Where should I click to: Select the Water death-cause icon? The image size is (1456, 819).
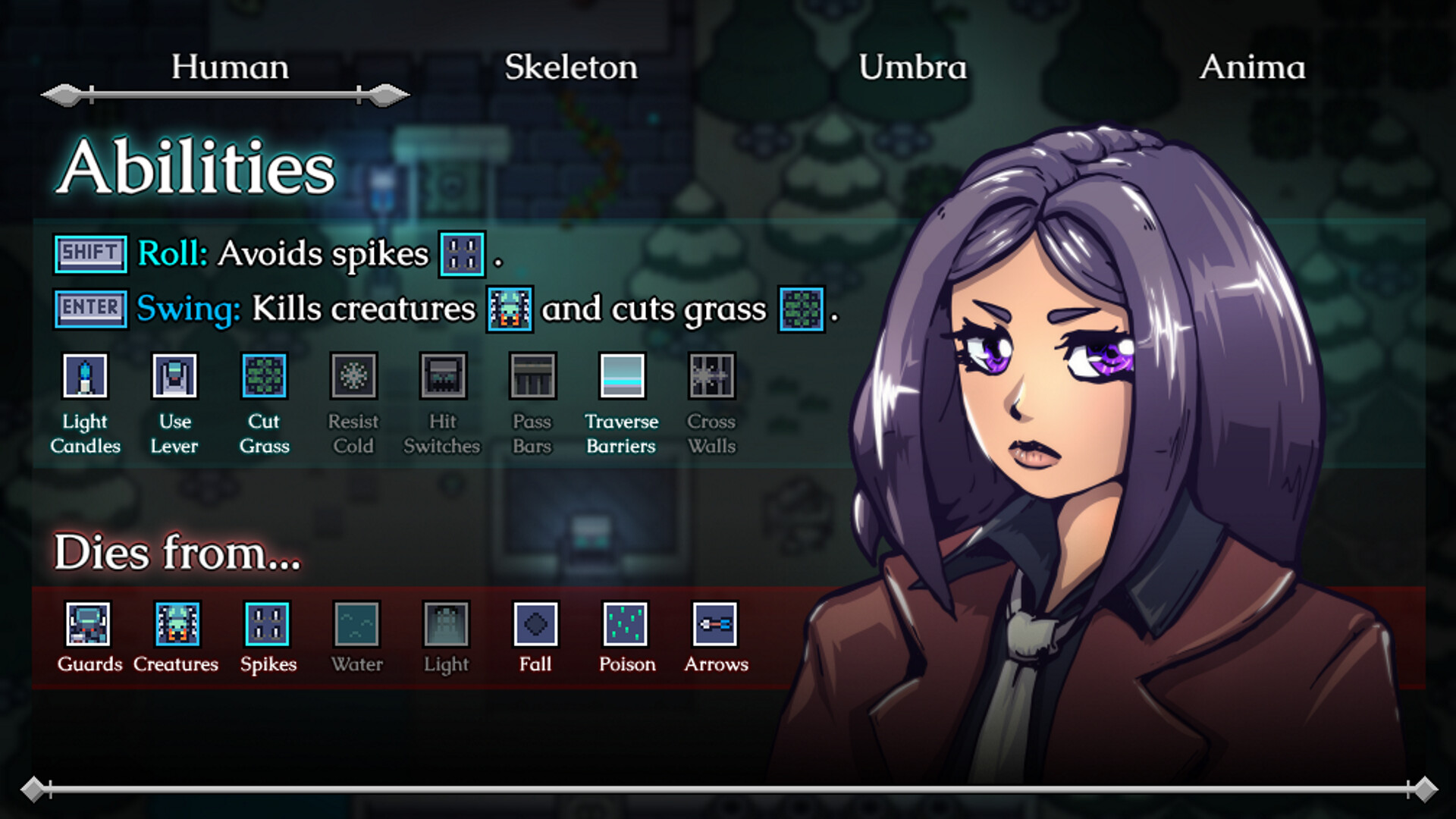(356, 624)
